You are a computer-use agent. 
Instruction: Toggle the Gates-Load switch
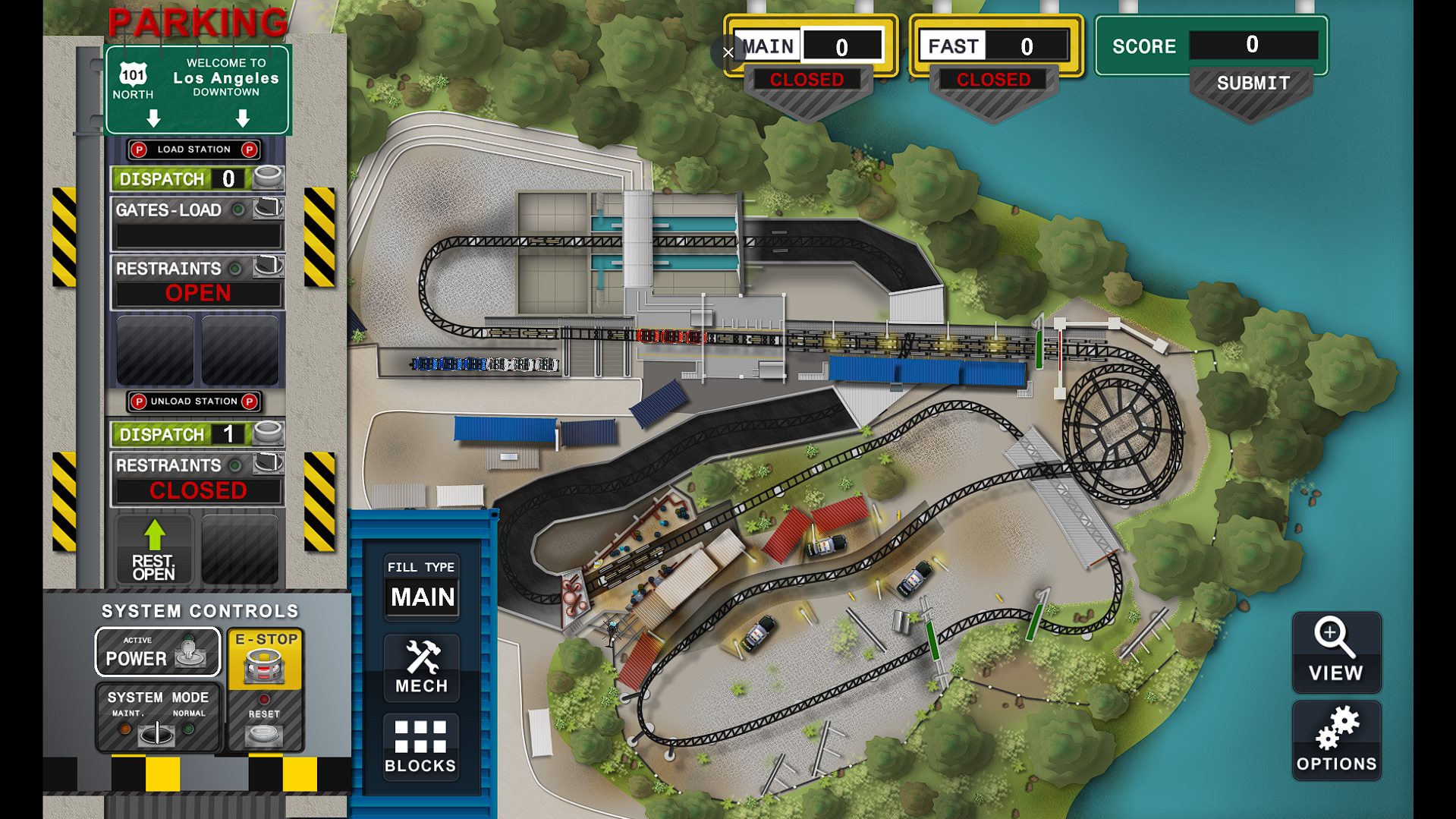(267, 209)
